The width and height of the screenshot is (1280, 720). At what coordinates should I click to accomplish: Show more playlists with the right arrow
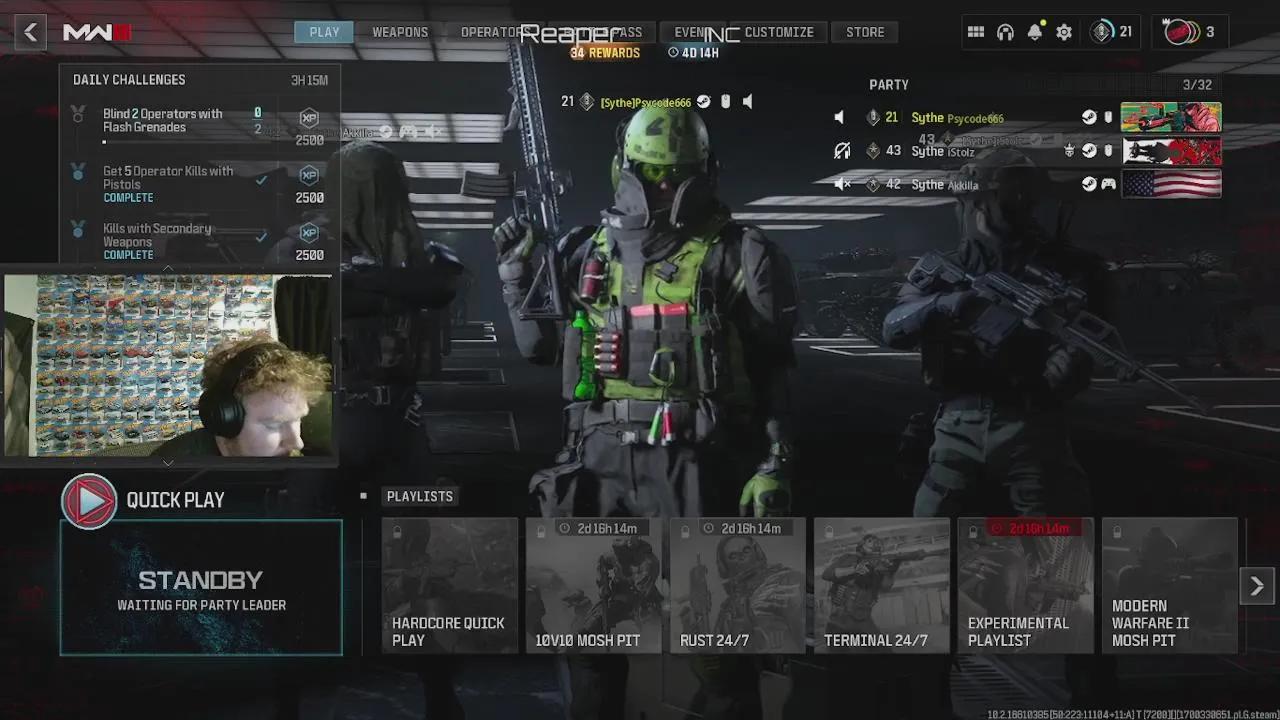[1257, 586]
